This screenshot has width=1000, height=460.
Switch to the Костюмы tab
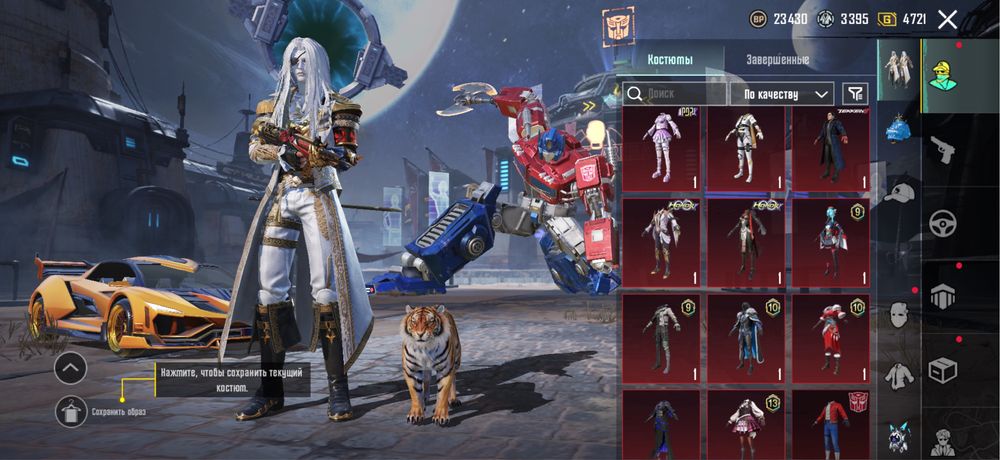click(670, 60)
